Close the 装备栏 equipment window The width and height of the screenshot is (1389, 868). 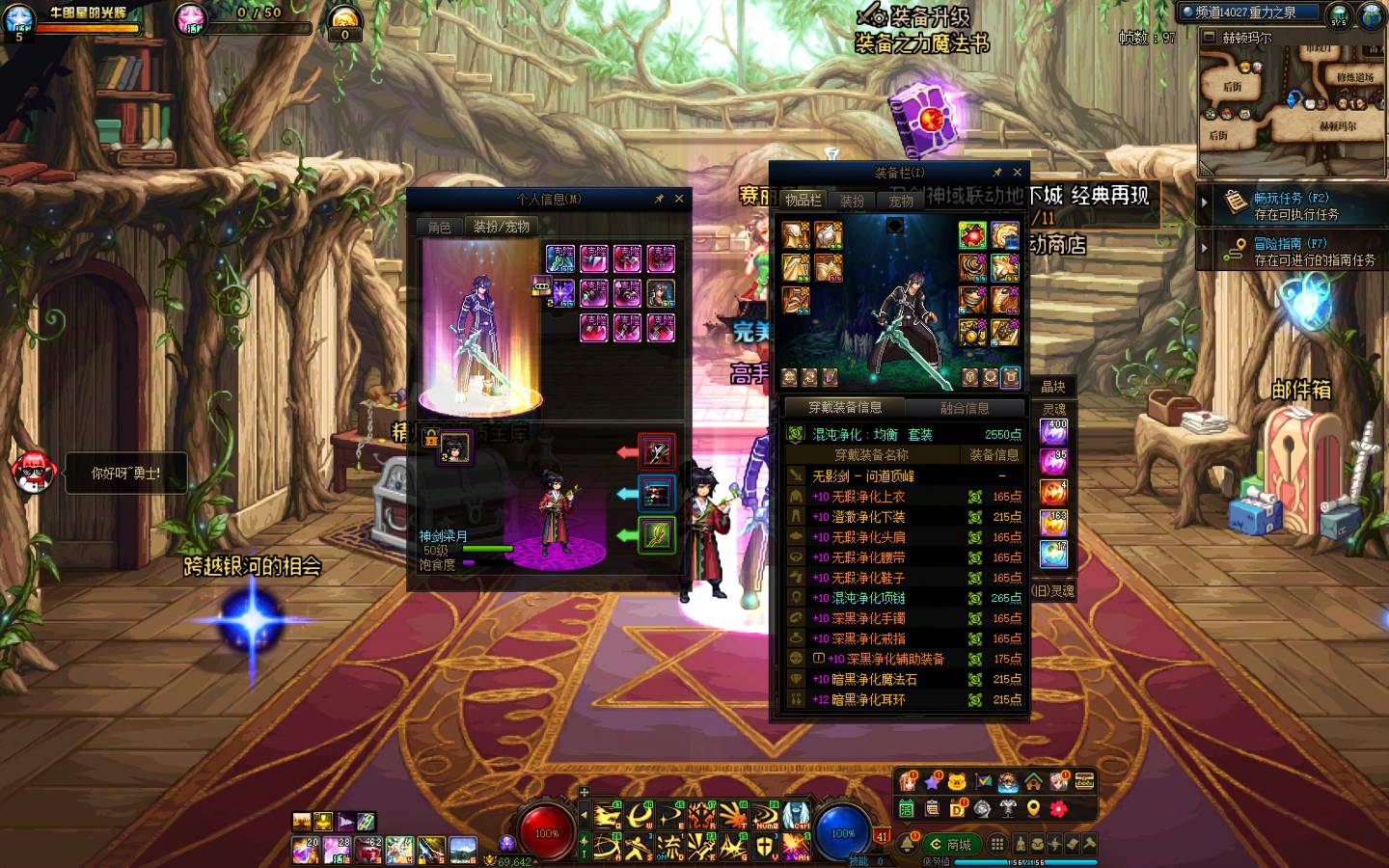point(1017,173)
